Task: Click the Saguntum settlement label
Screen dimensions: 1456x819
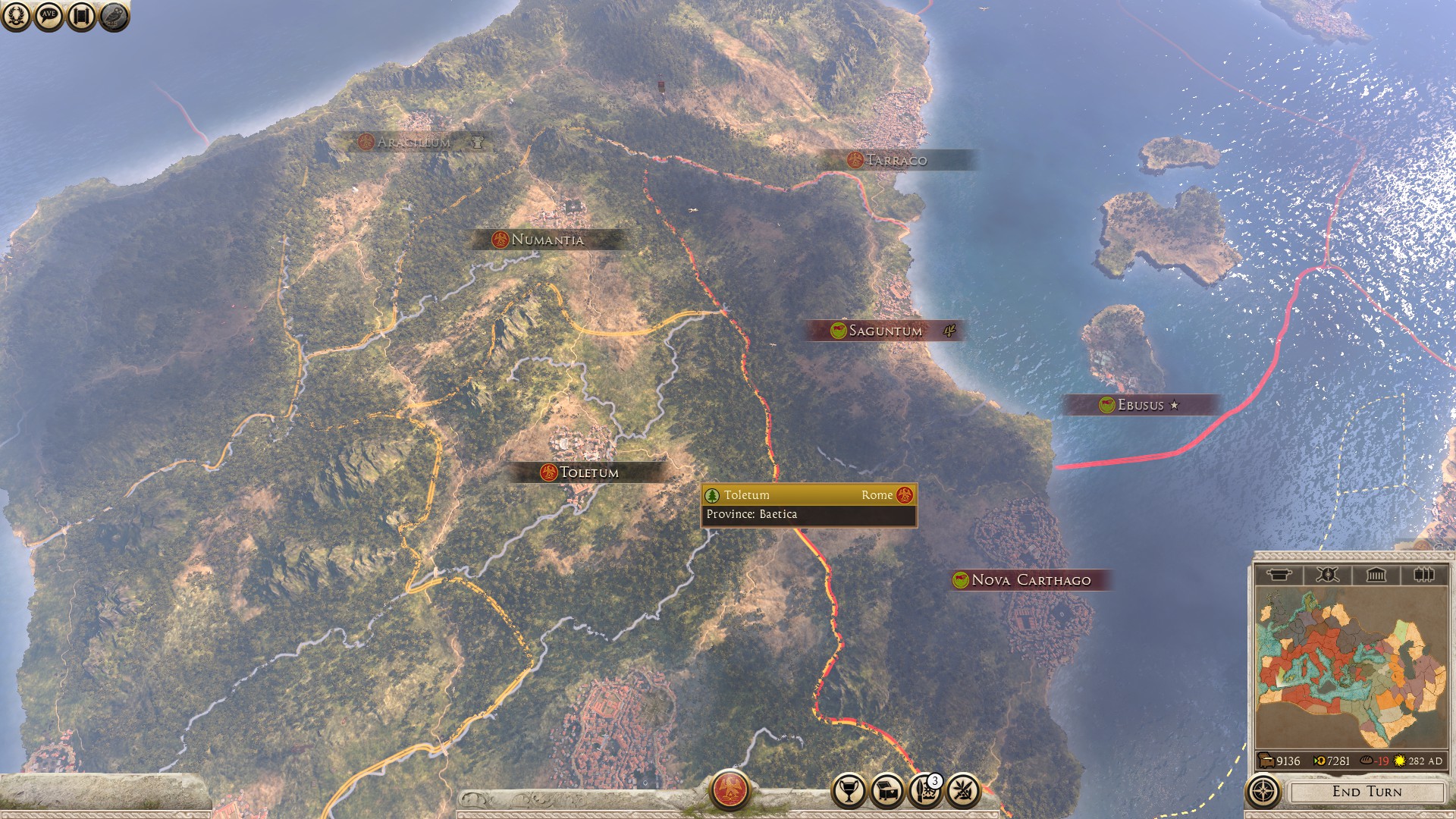Action: pyautogui.click(x=884, y=331)
